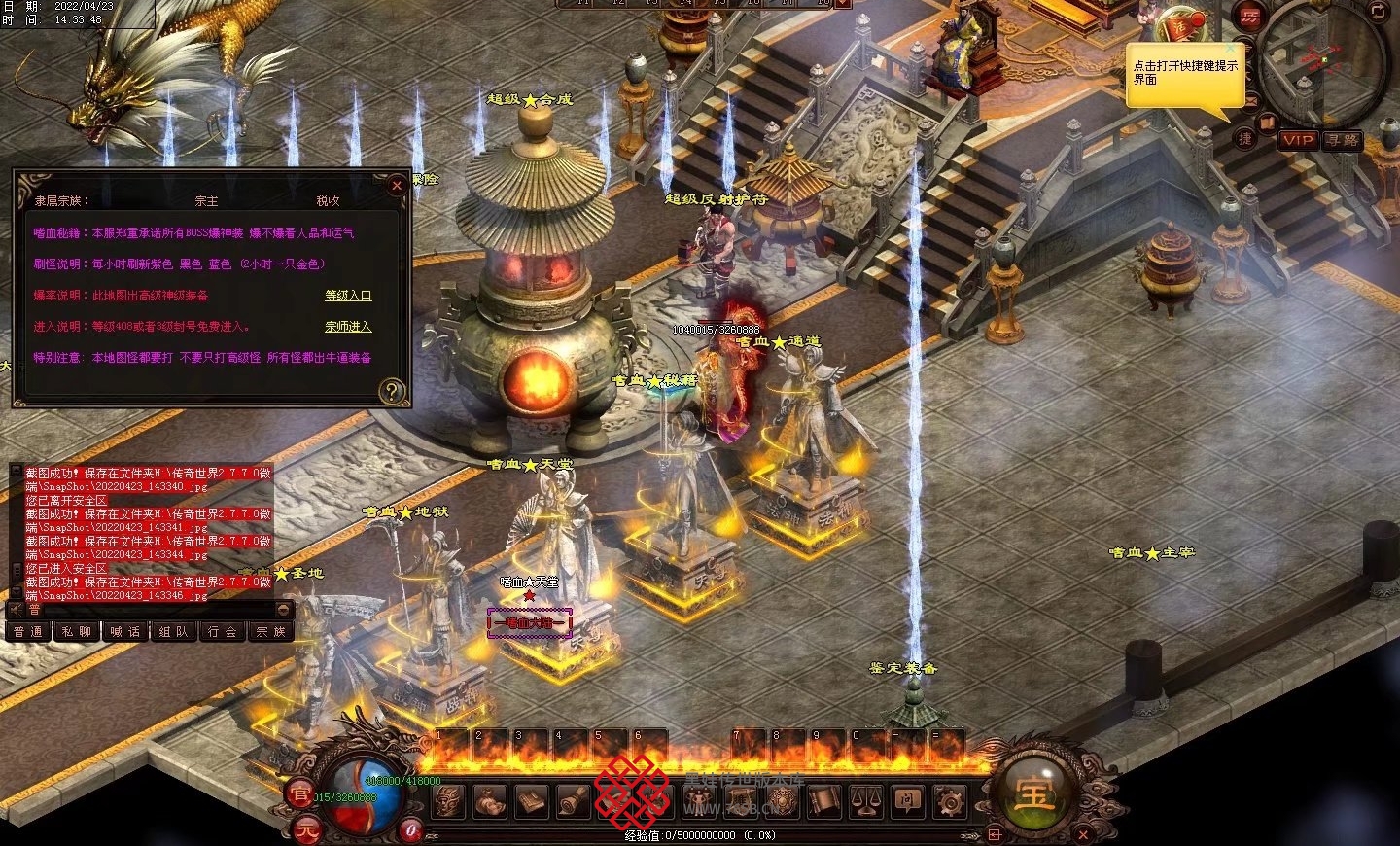This screenshot has height=846, width=1400.
Task: Switch to the 宗族 clan chat tab
Action: pyautogui.click(x=271, y=631)
